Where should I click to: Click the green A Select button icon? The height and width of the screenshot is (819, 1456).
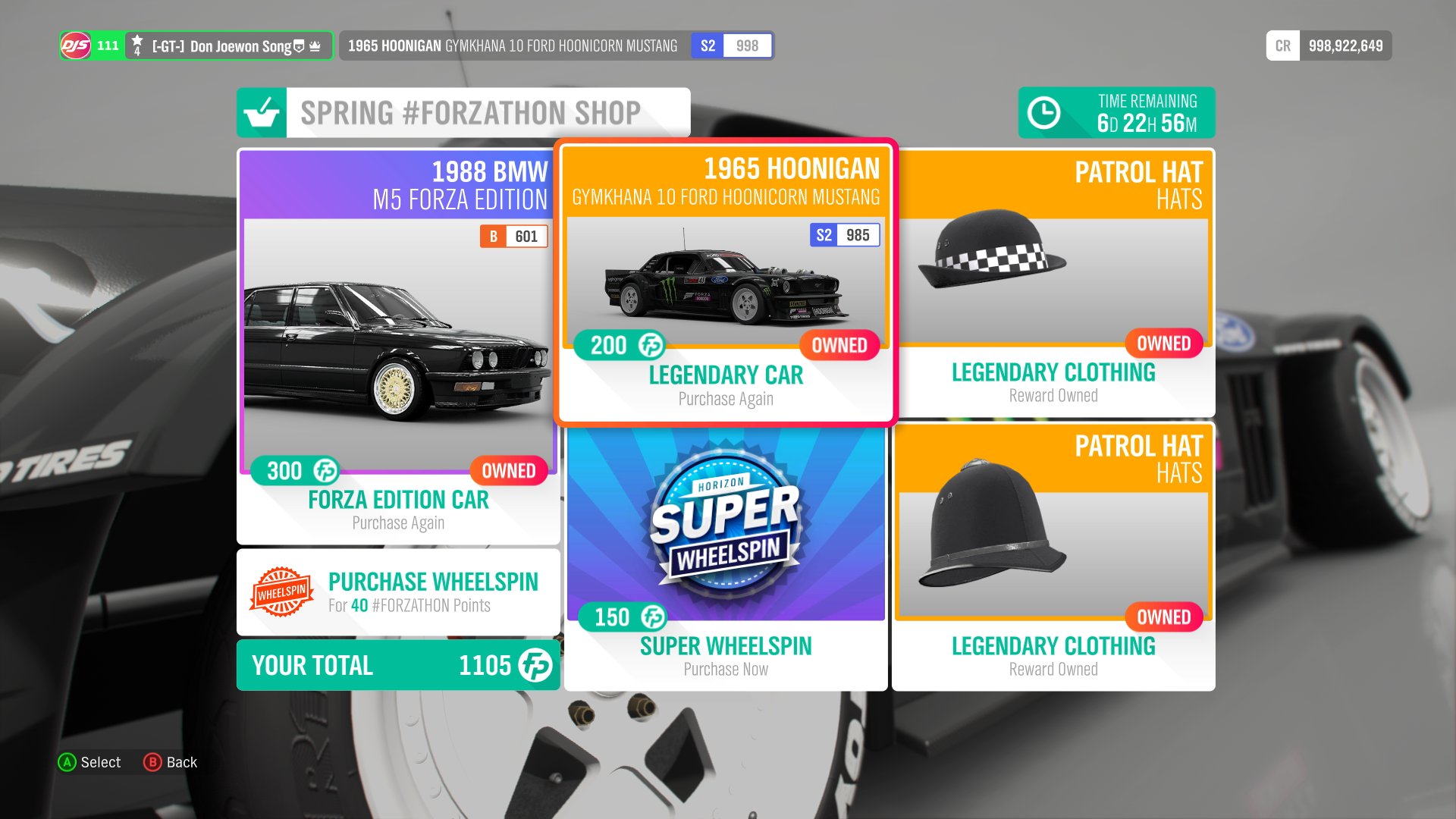tap(68, 762)
